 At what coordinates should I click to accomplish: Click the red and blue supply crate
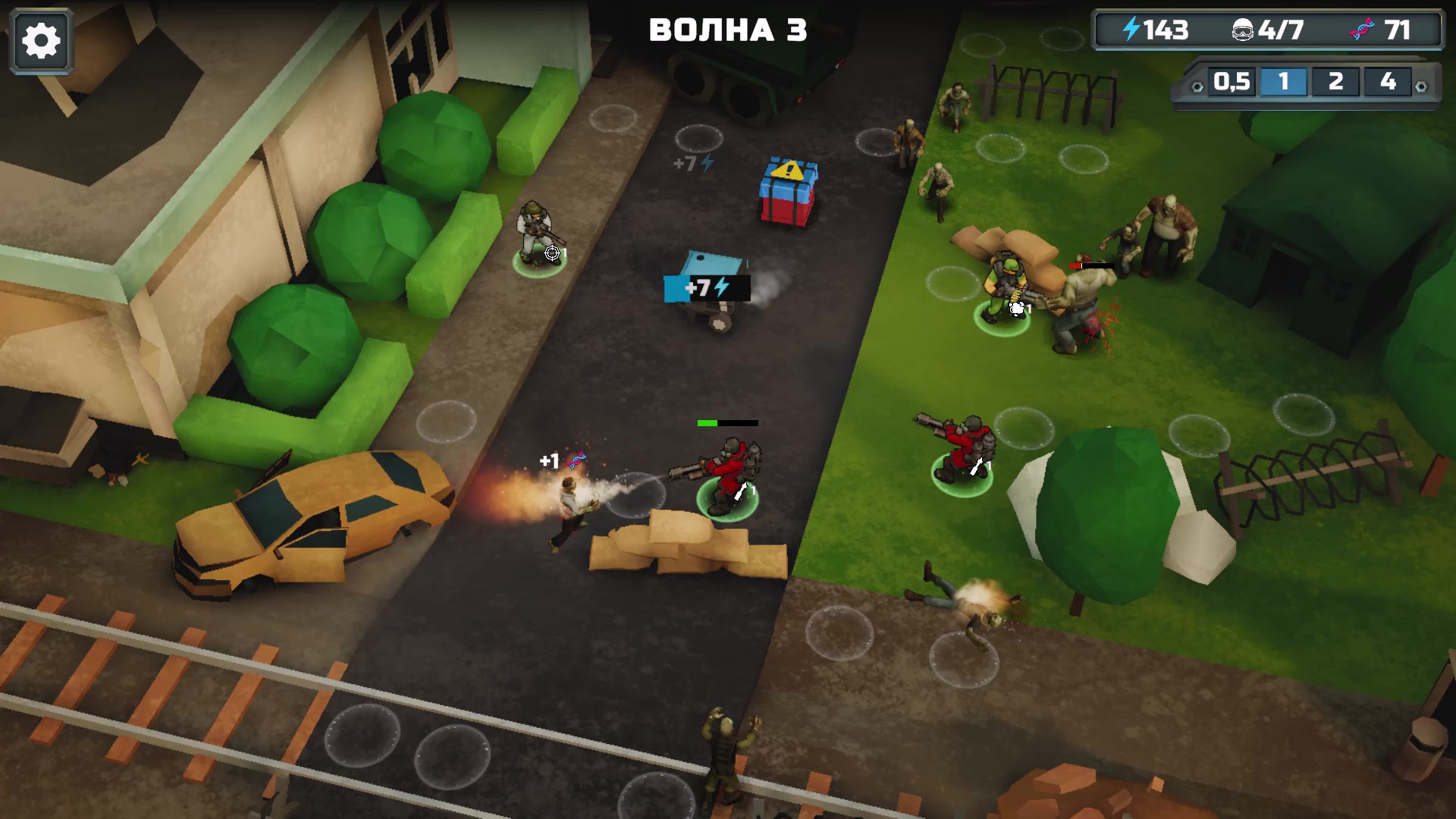(786, 191)
